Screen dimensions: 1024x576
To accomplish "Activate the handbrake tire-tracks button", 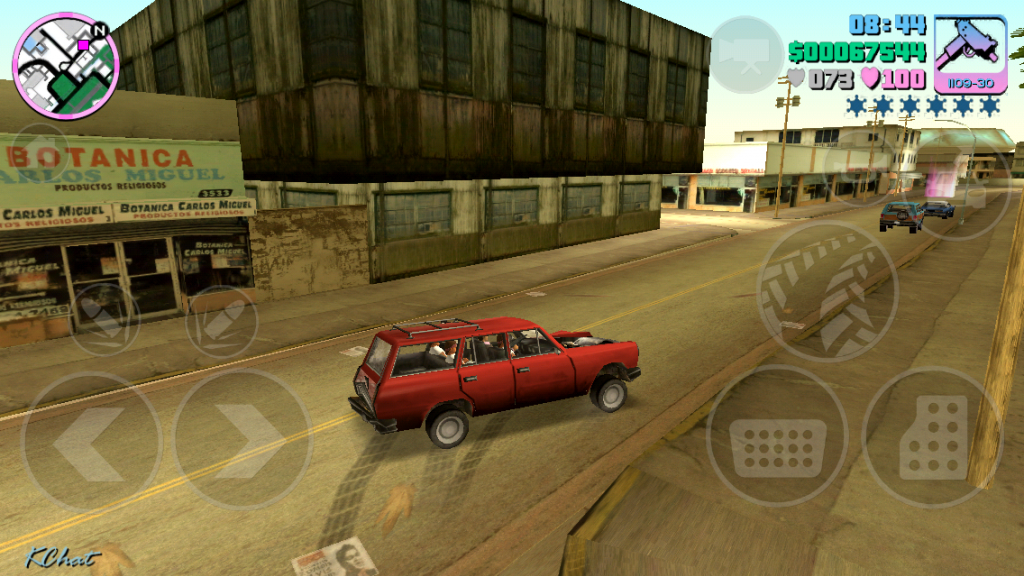I will coord(826,291).
